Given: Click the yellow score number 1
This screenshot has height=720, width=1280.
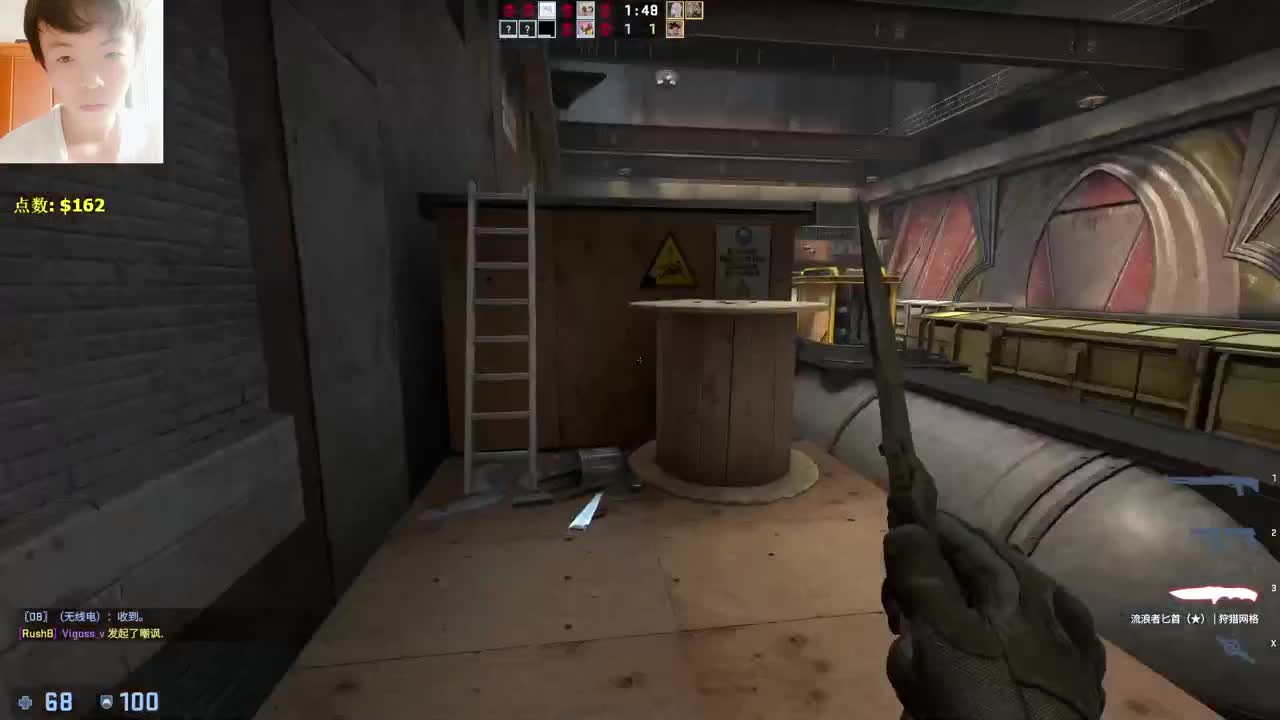Looking at the screenshot, I should pos(653,28).
